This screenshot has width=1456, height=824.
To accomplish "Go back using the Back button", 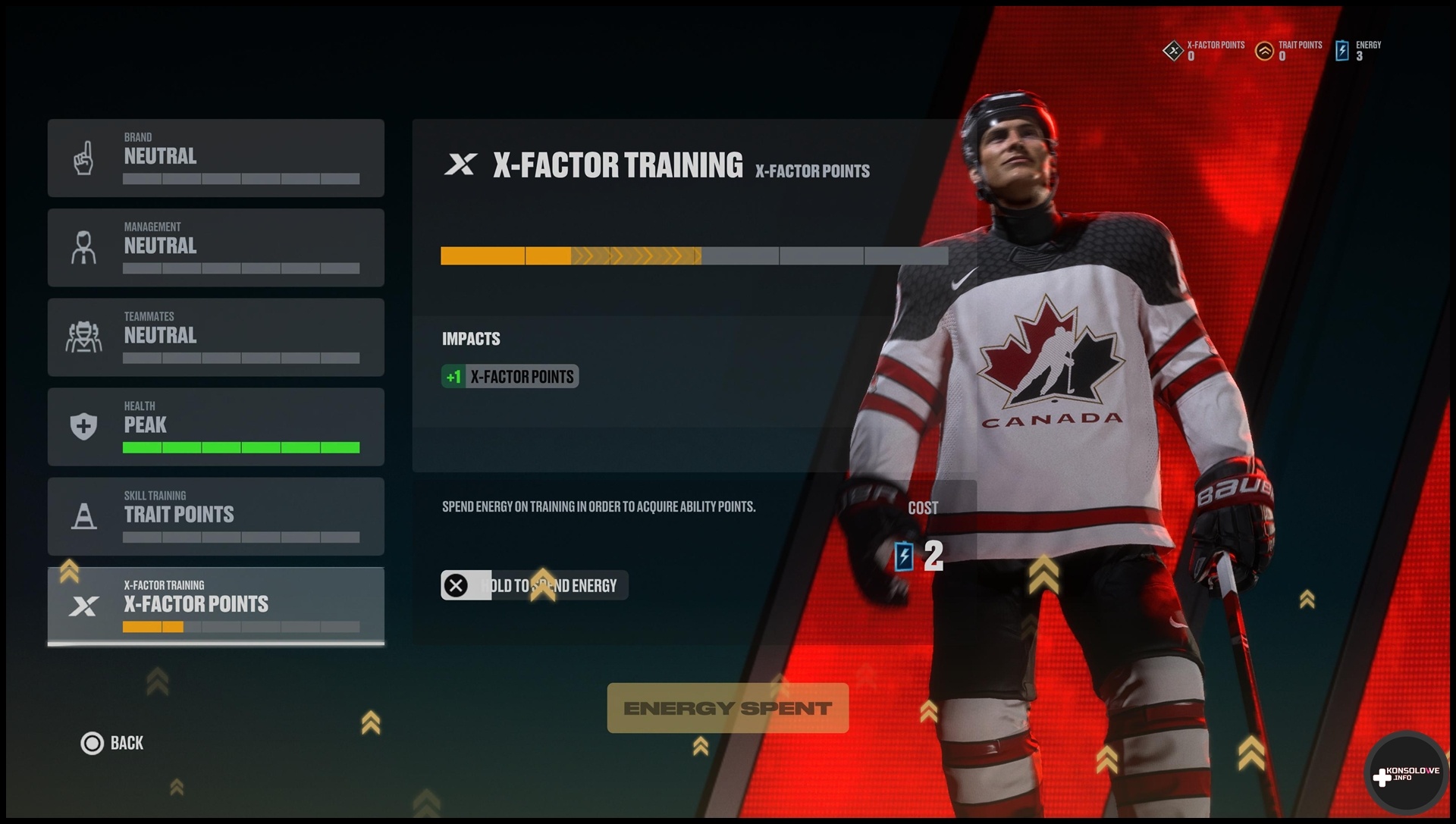I will point(112,743).
